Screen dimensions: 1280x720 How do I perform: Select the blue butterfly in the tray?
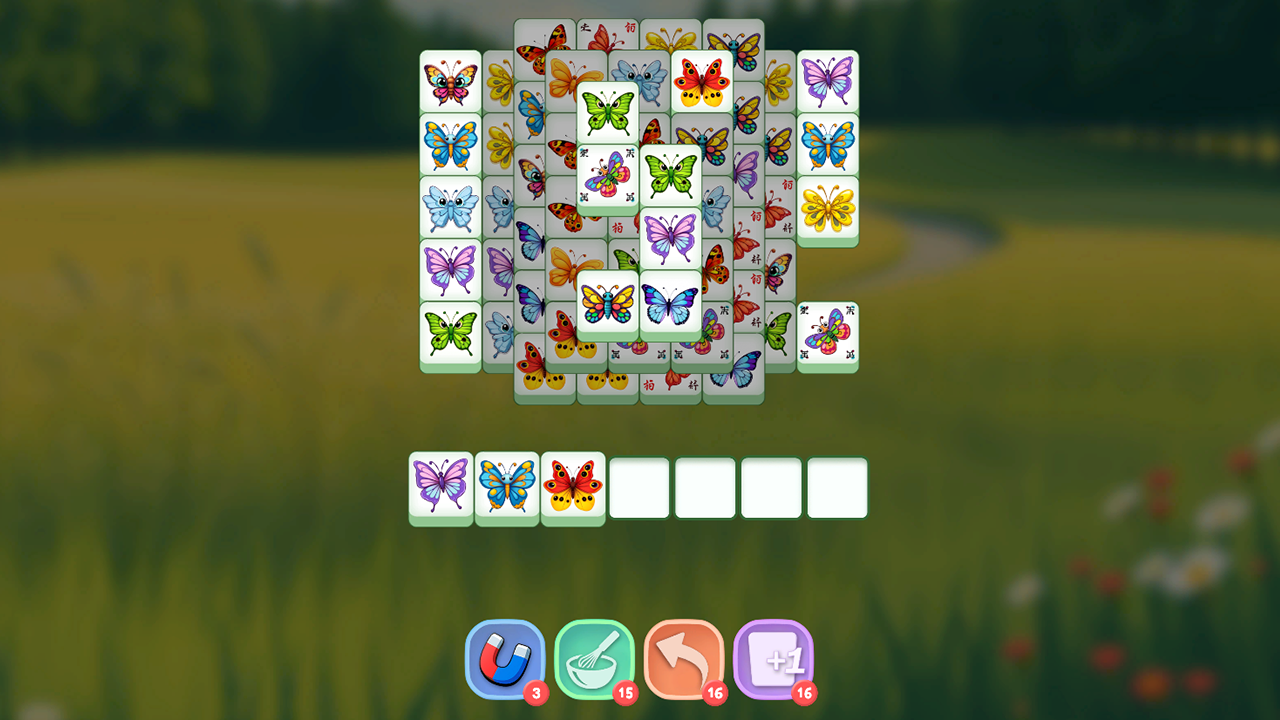tap(507, 486)
